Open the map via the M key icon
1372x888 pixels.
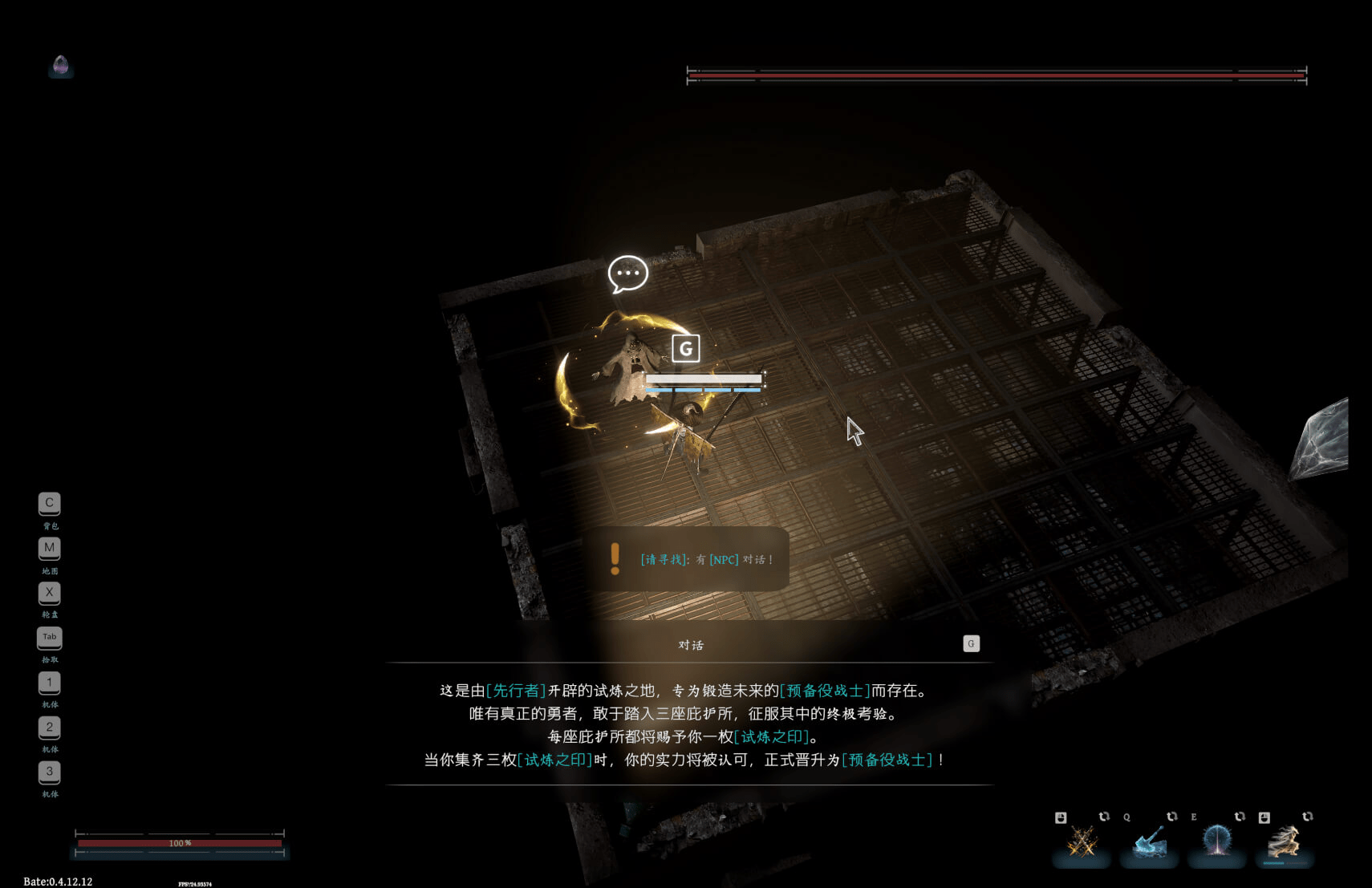50,548
